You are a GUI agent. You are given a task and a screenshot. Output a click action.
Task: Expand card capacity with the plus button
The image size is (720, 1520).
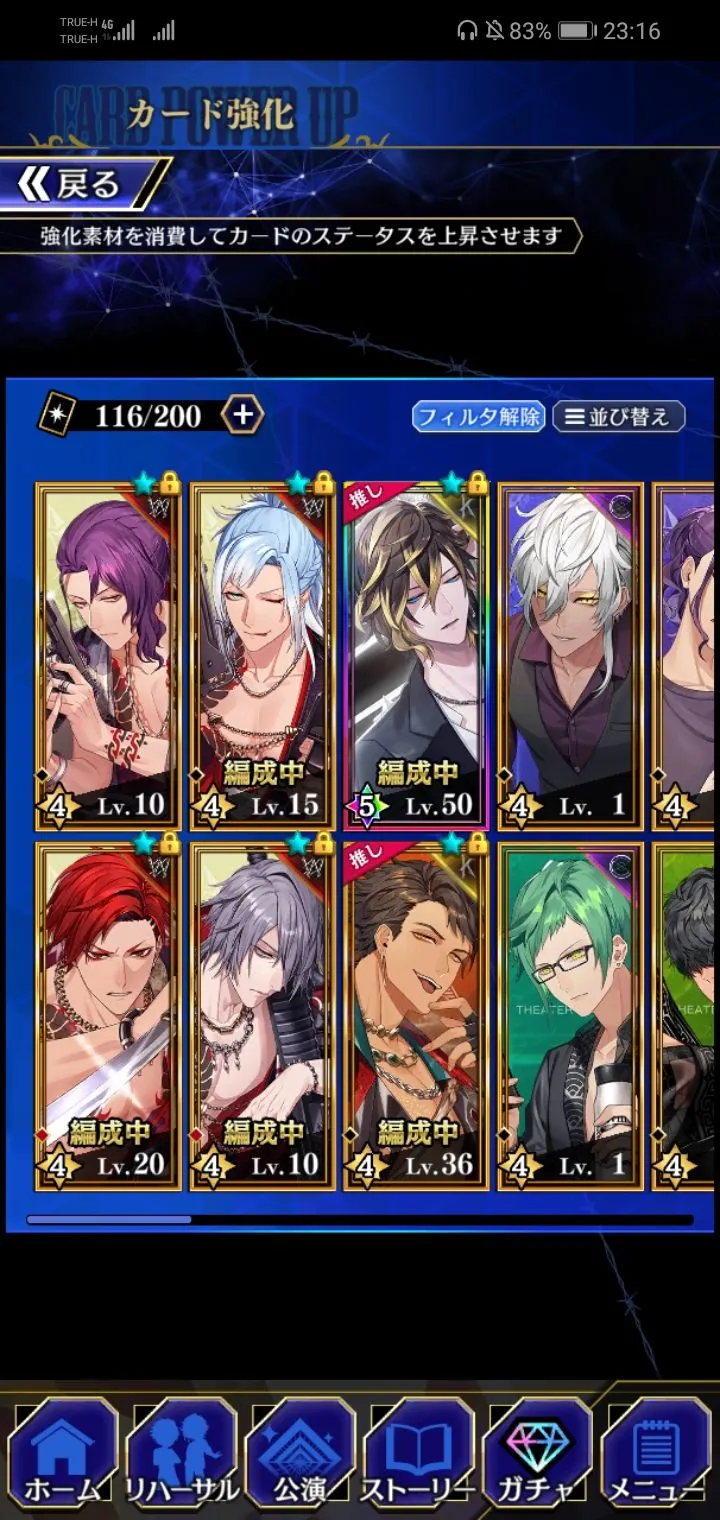click(x=243, y=415)
